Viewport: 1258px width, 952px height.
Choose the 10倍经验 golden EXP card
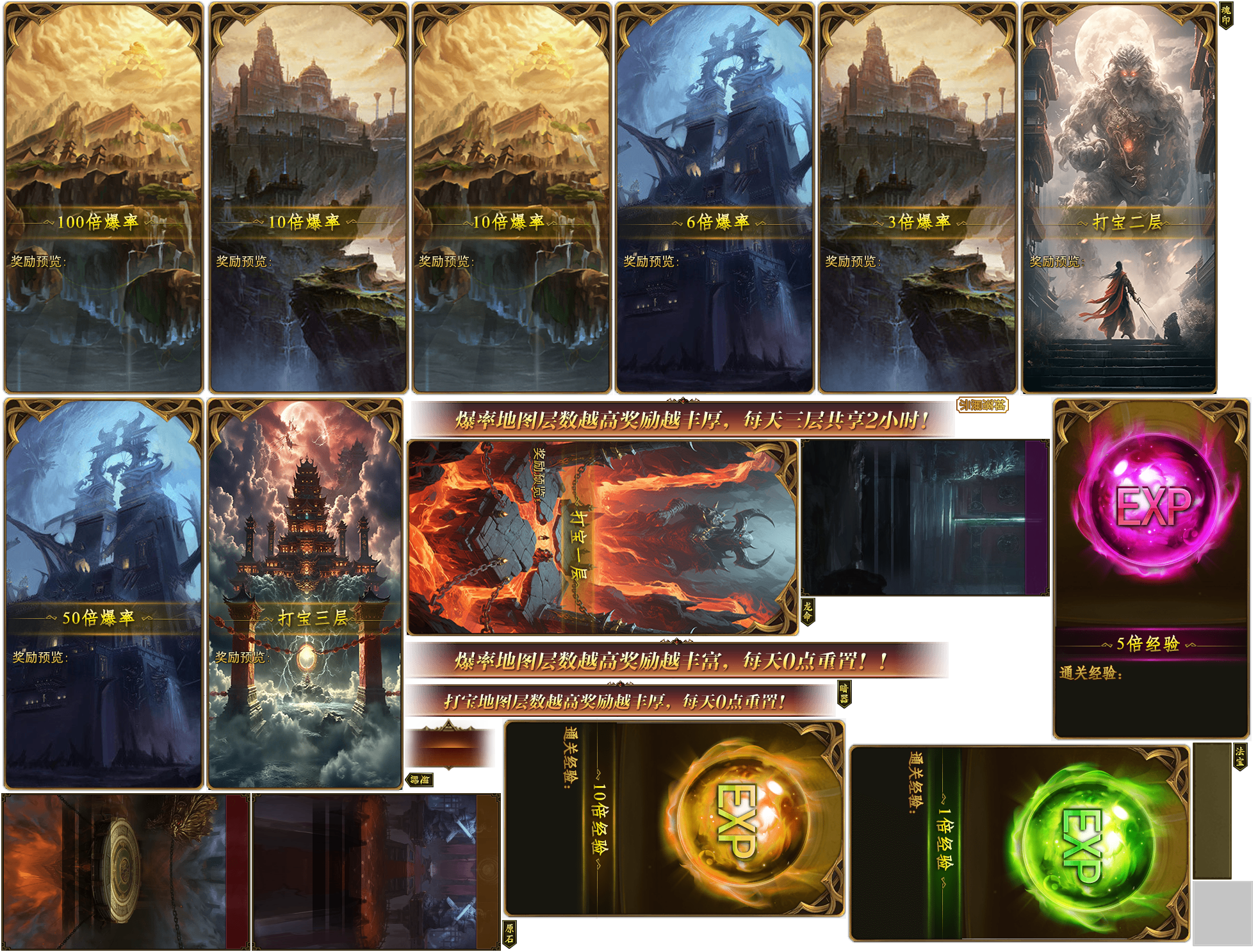tap(674, 818)
